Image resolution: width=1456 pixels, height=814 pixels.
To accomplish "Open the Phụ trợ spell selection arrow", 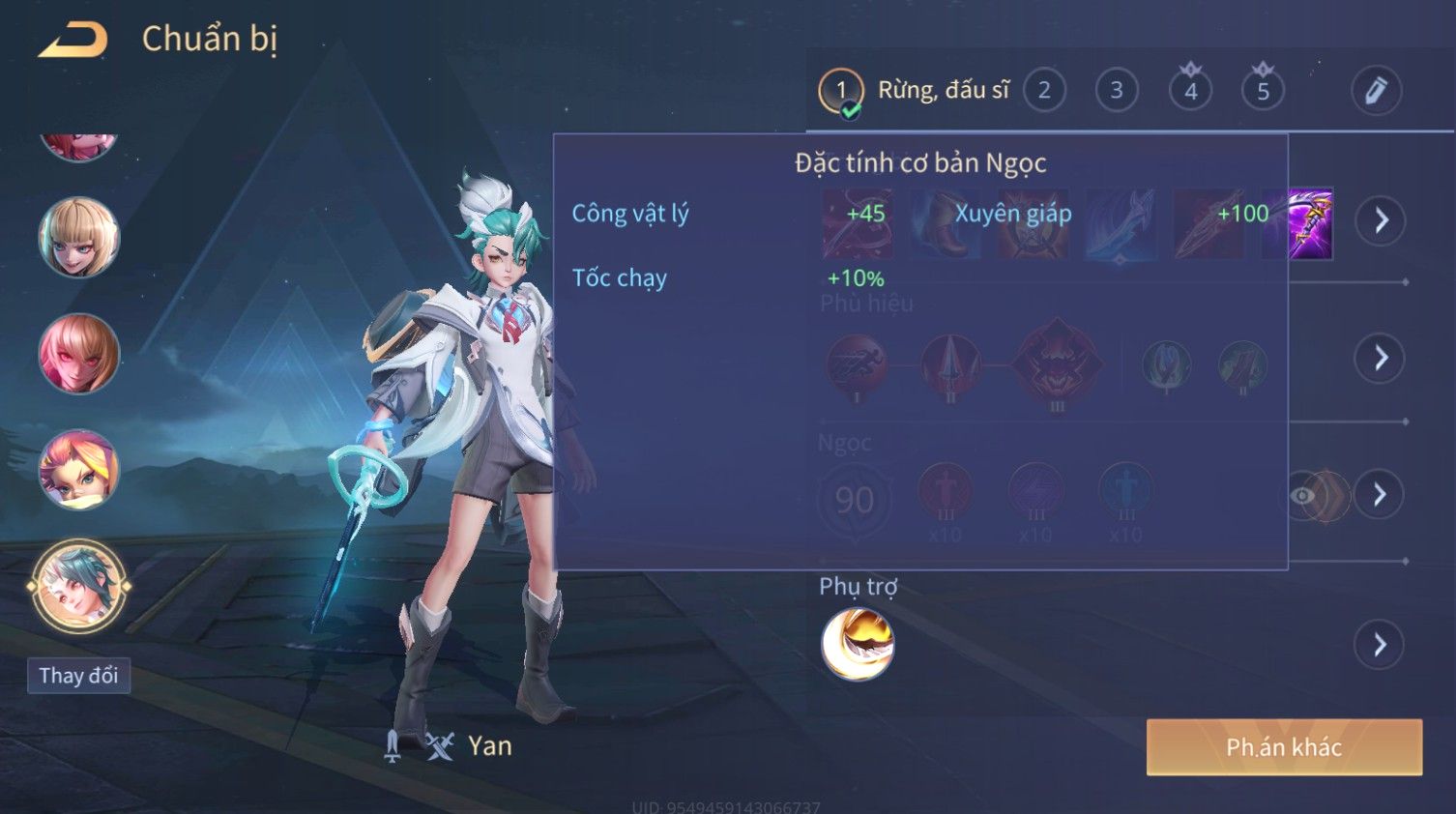I will [x=1380, y=645].
